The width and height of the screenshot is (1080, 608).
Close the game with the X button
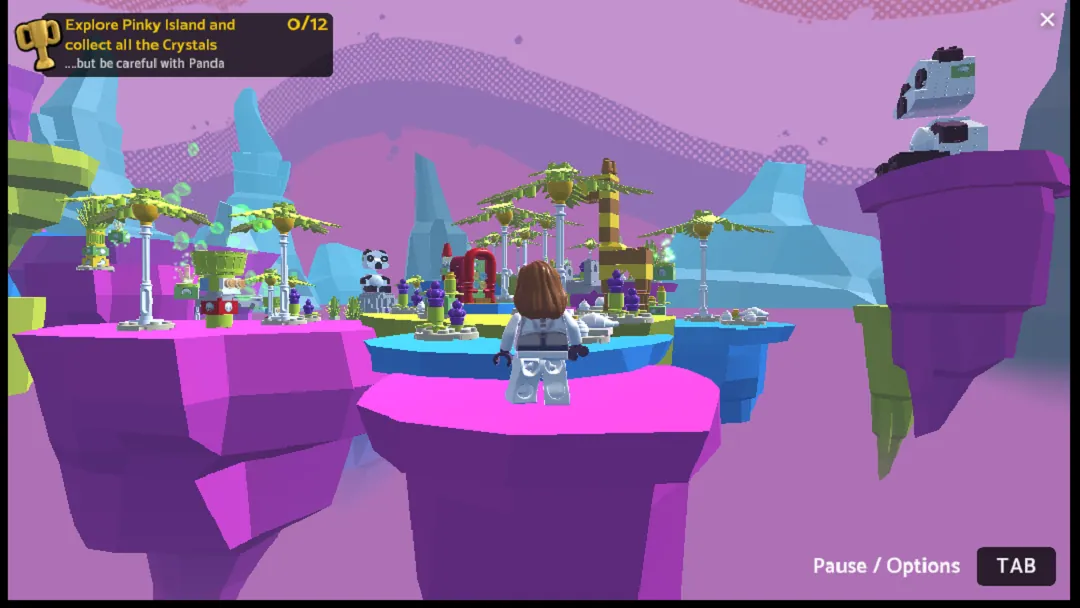click(1047, 20)
